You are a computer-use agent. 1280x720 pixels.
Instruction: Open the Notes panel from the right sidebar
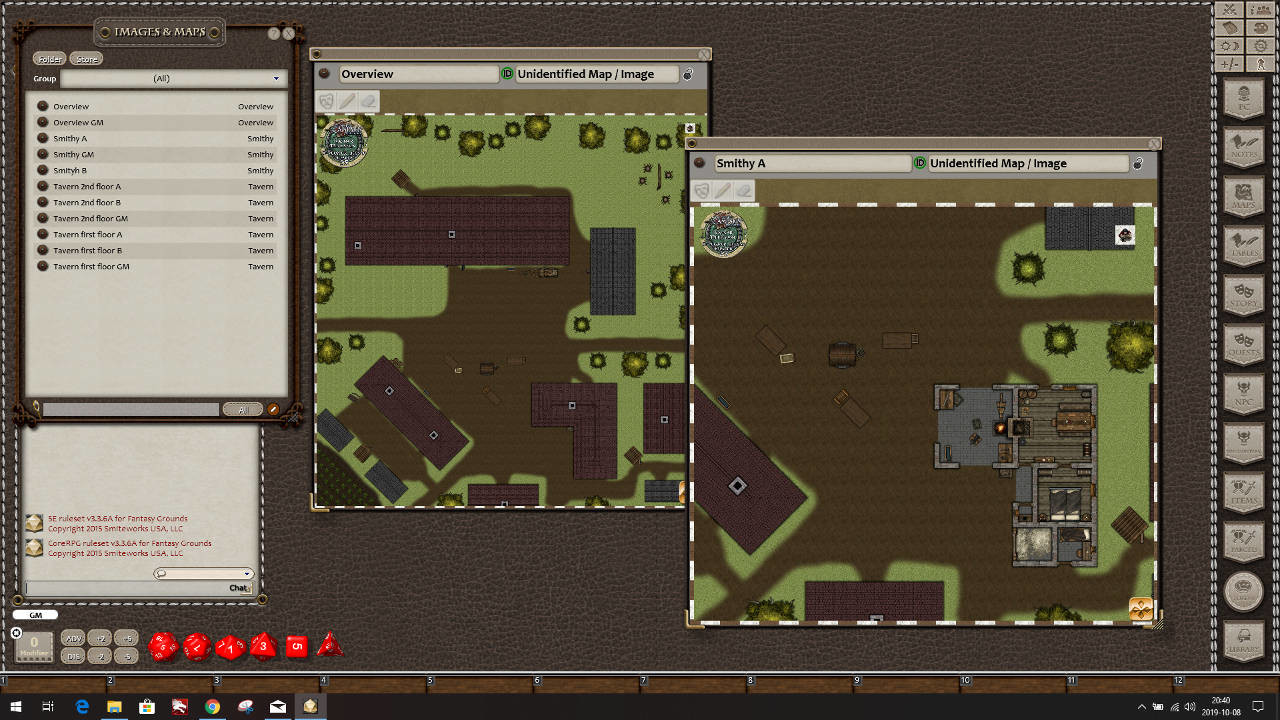coord(1245,148)
